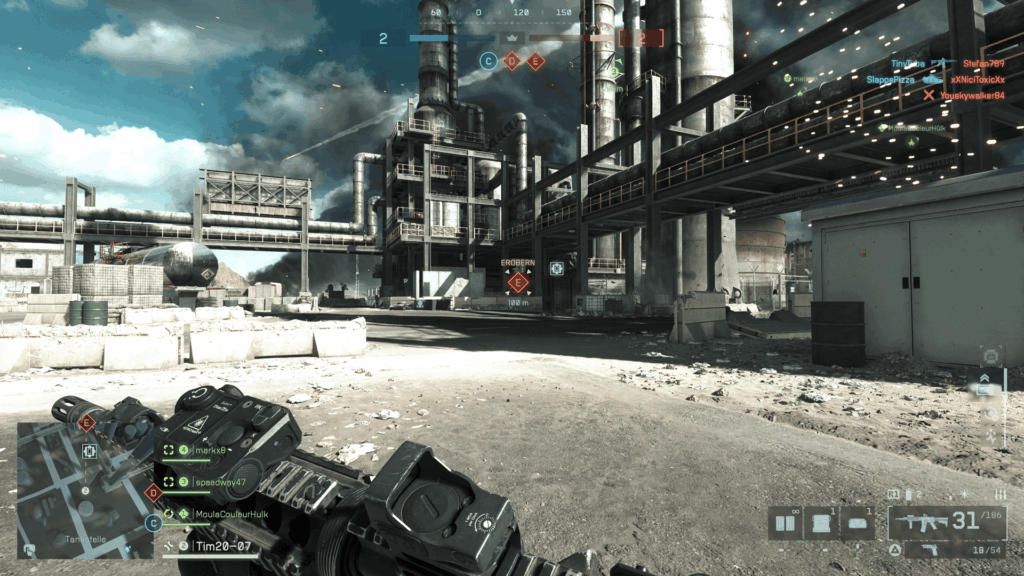This screenshot has height=576, width=1024.
Task: Click the objective D marker beside the minimap
Action: pos(153,492)
